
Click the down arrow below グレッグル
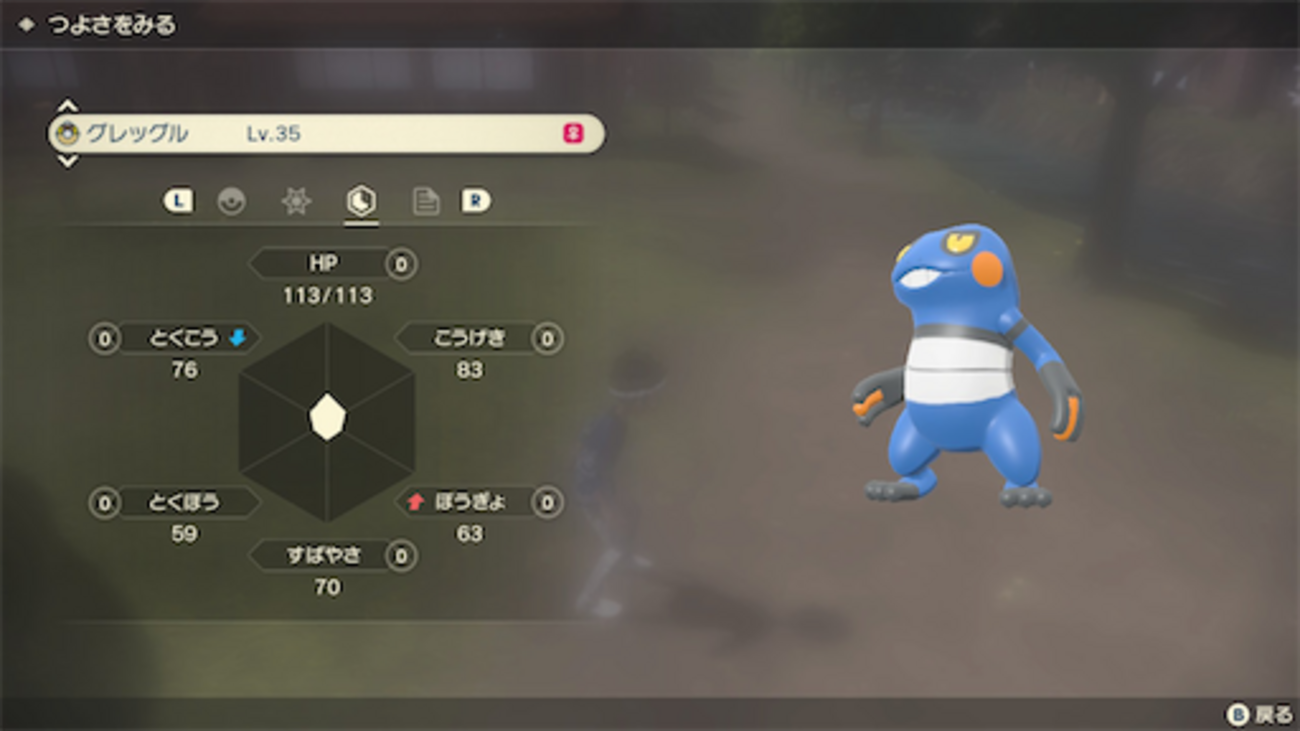(67, 161)
